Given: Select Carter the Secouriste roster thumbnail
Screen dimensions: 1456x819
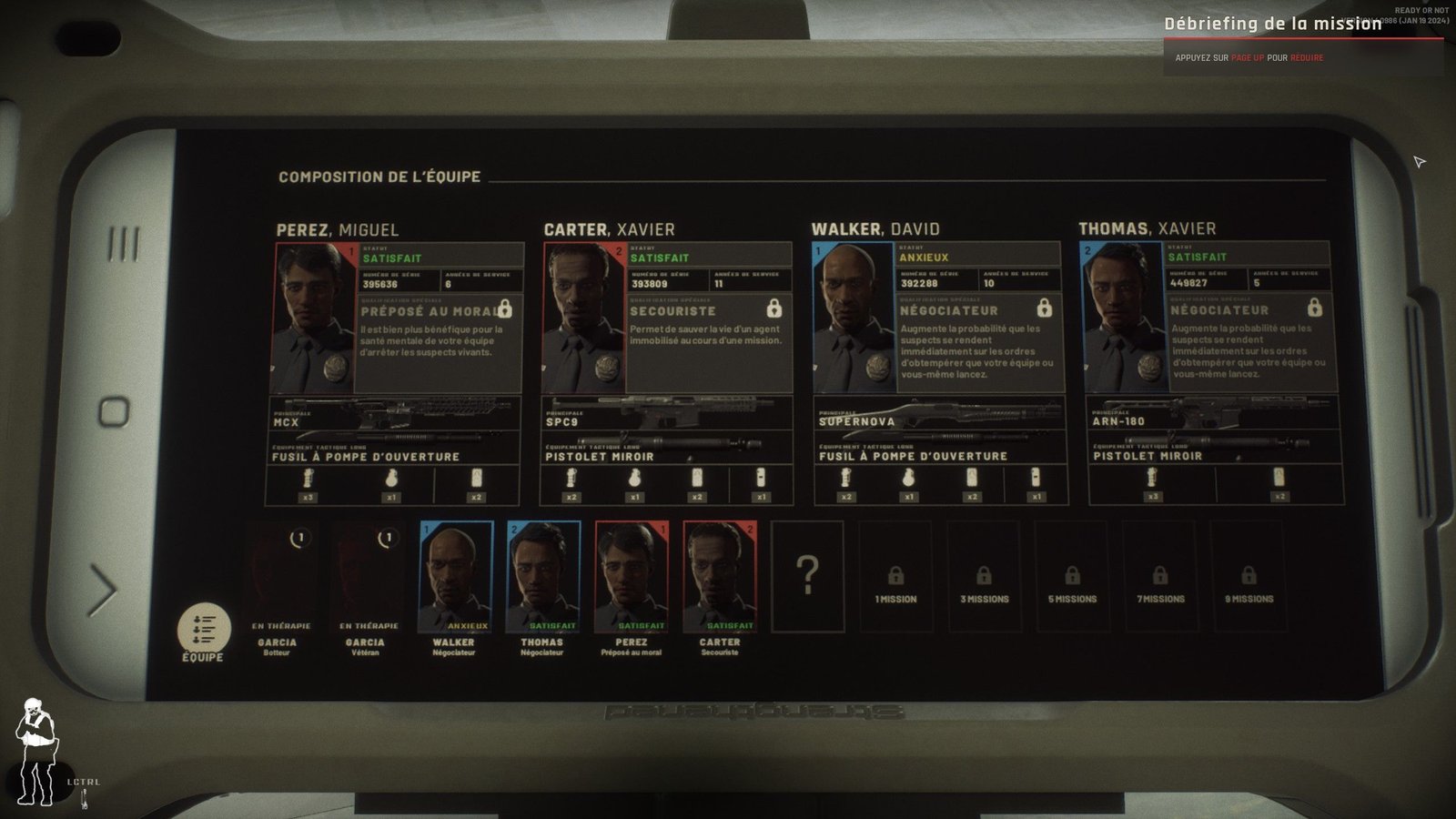Looking at the screenshot, I should pos(719,576).
